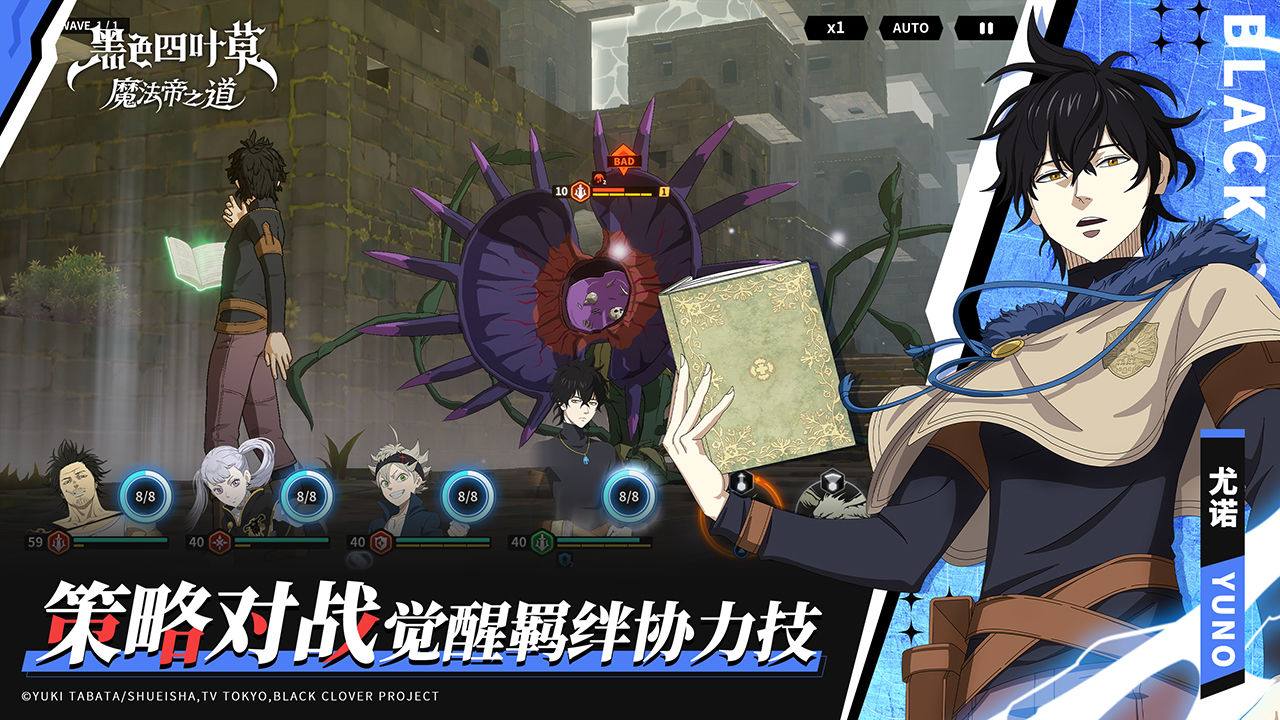
Task: Click the boss's yellow HP bar
Action: click(620, 195)
